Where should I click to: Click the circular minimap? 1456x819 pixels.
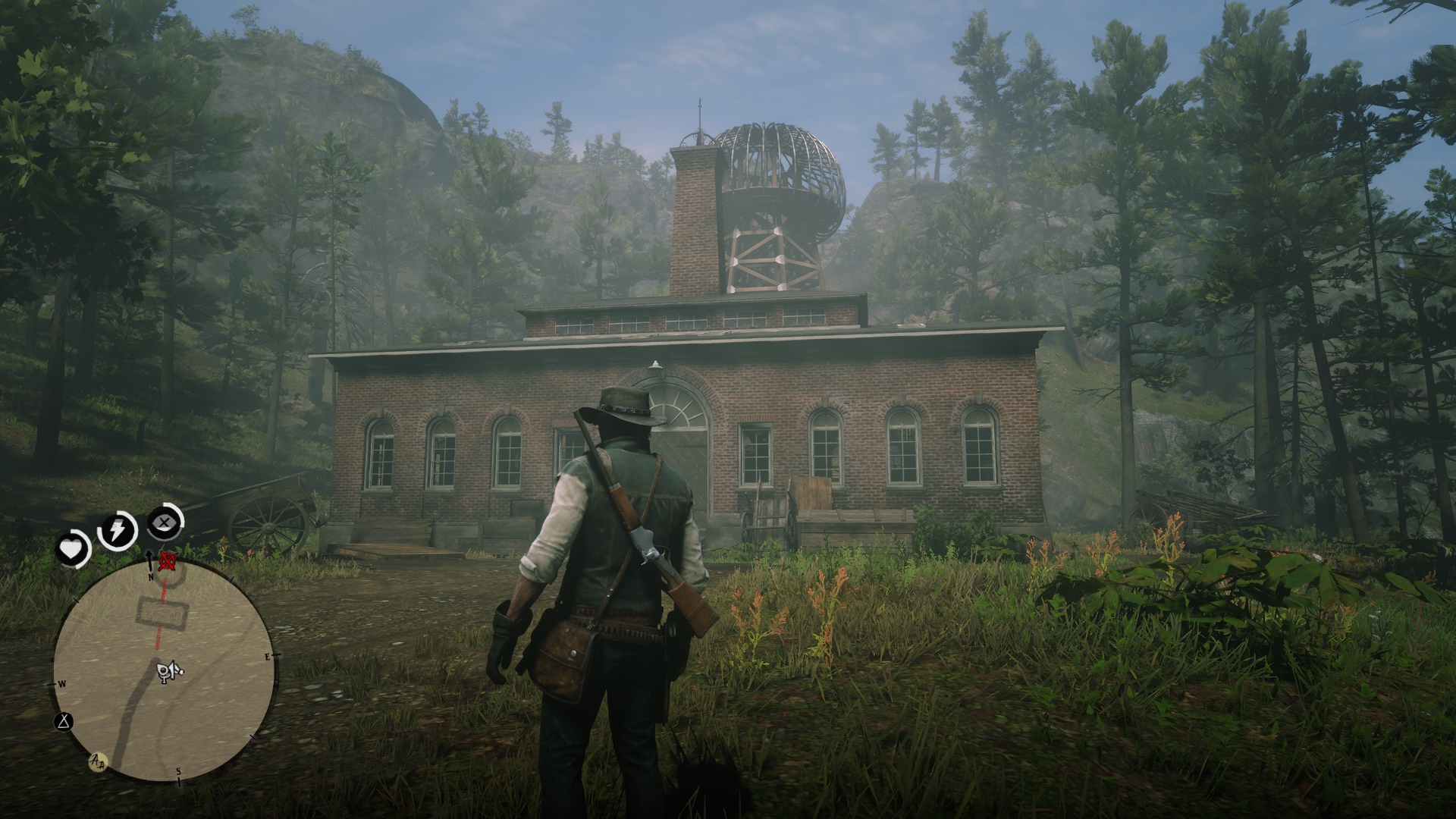tap(164, 673)
